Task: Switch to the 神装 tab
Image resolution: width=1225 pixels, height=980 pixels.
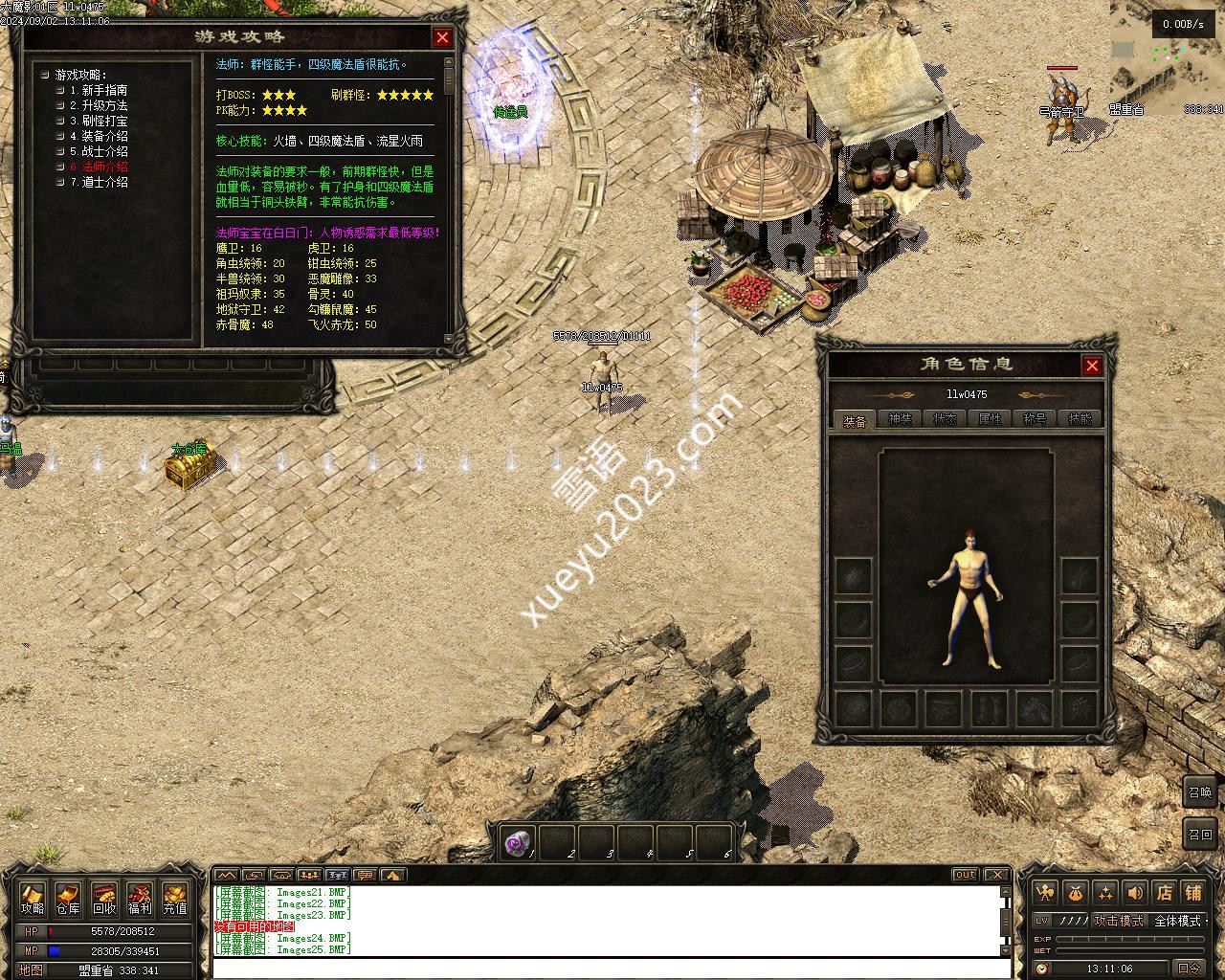Action: [x=900, y=419]
